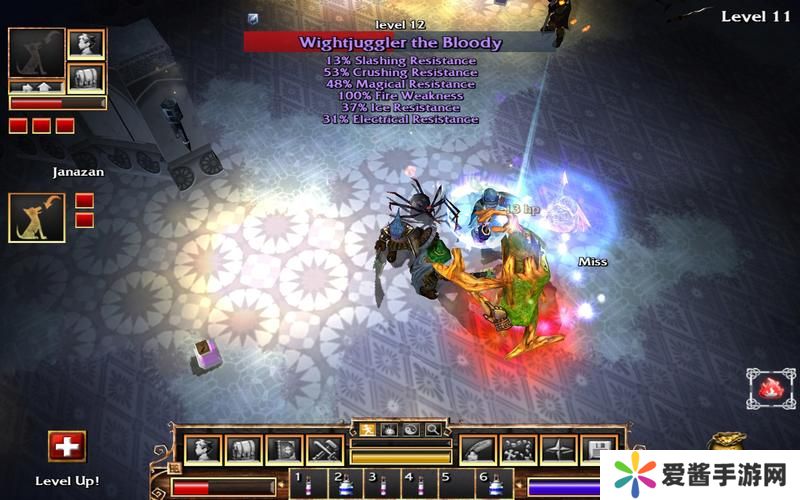Use the blue flask in slot 6

tap(494, 484)
